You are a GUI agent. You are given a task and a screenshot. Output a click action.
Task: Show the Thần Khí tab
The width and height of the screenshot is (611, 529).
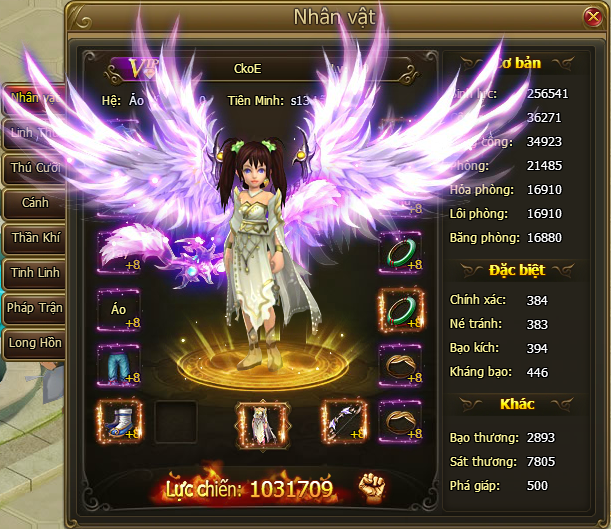(x=35, y=238)
